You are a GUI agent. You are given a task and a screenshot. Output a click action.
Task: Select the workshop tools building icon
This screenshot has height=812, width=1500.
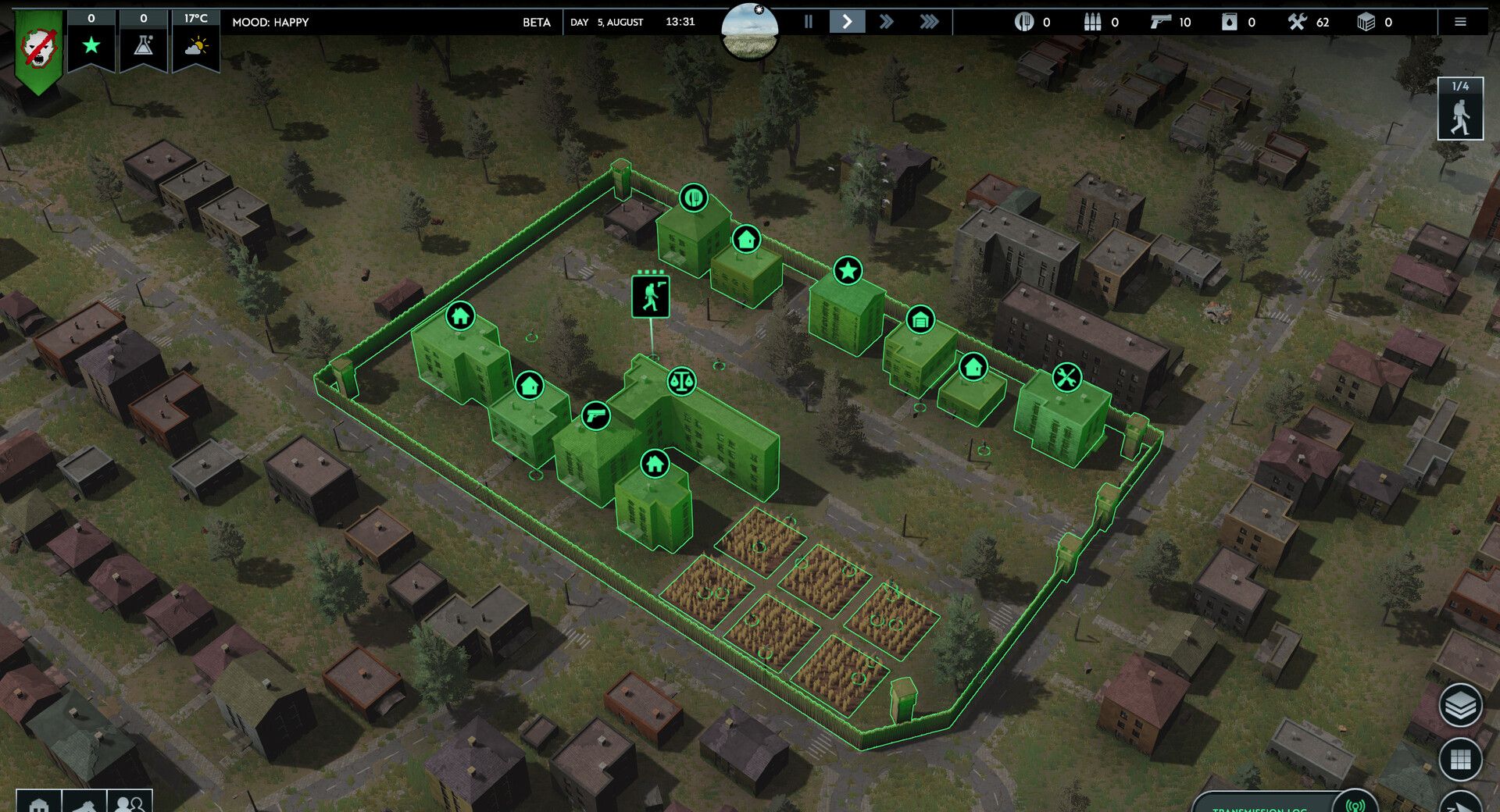[1067, 378]
